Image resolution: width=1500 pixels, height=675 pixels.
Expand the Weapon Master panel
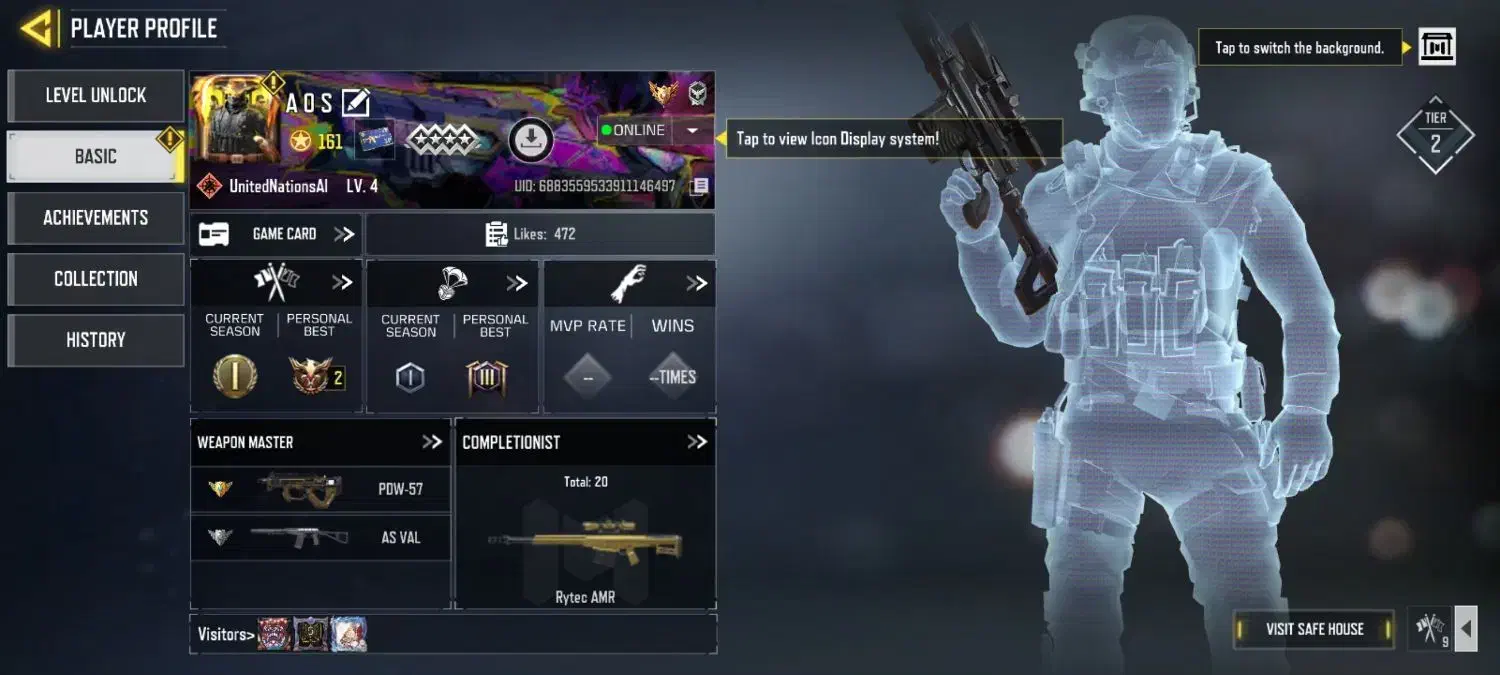[431, 442]
